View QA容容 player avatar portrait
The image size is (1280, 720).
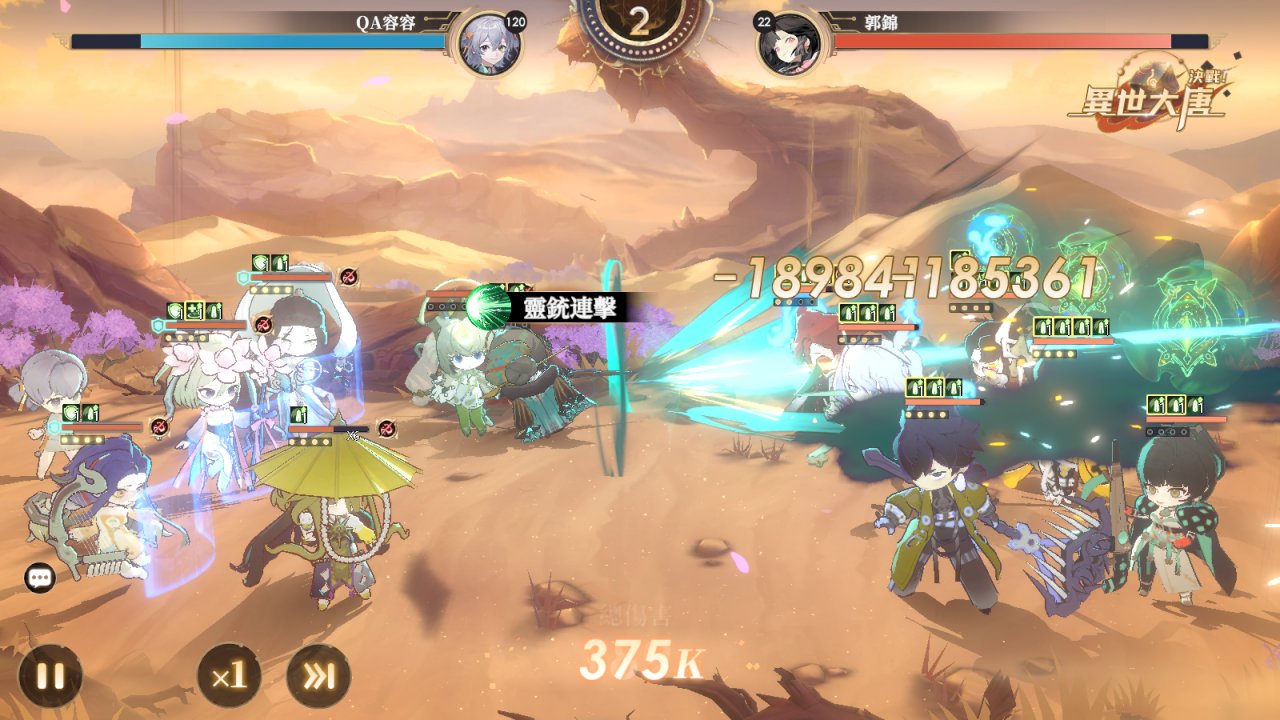coord(489,44)
